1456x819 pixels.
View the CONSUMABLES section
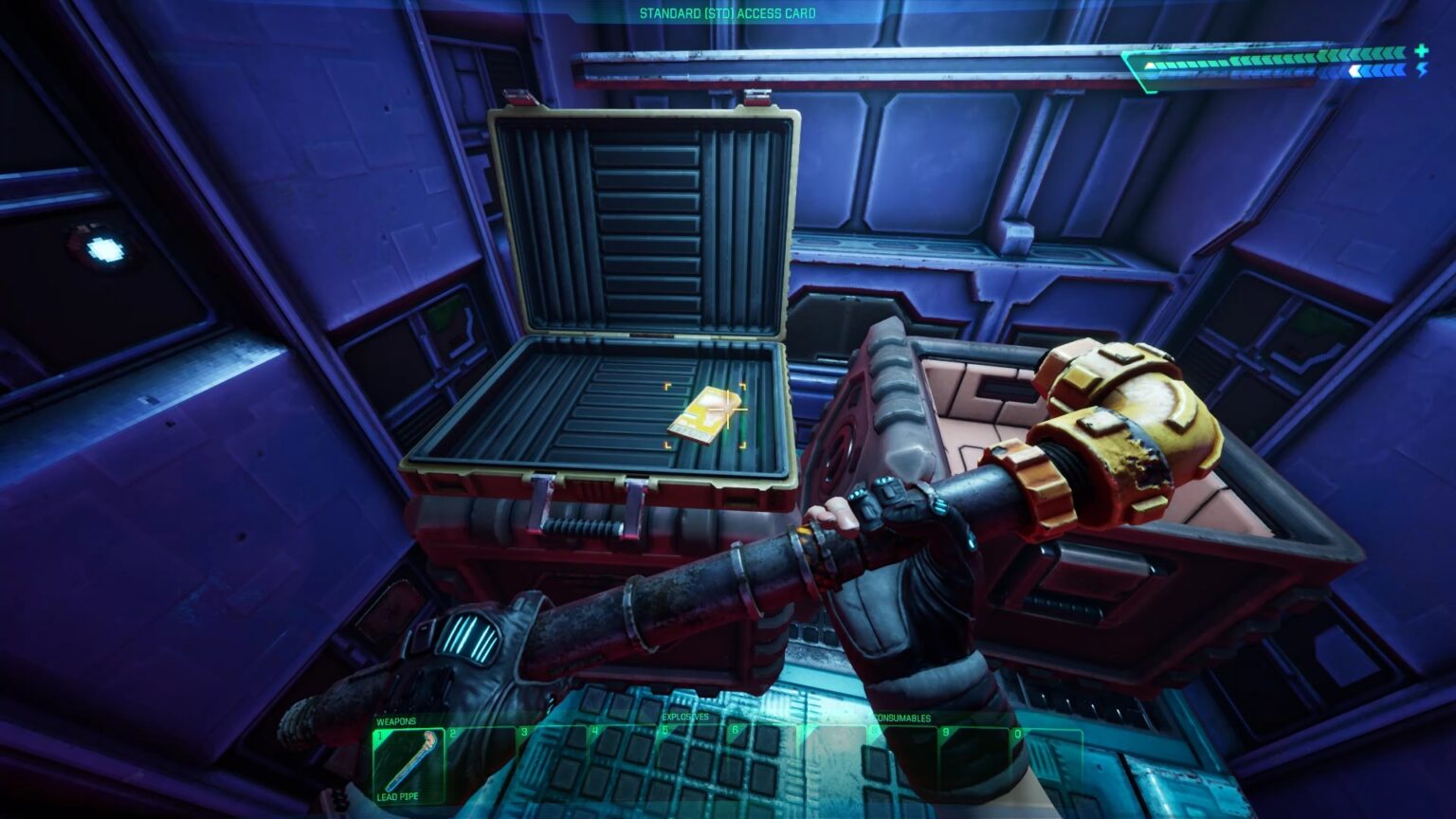901,717
